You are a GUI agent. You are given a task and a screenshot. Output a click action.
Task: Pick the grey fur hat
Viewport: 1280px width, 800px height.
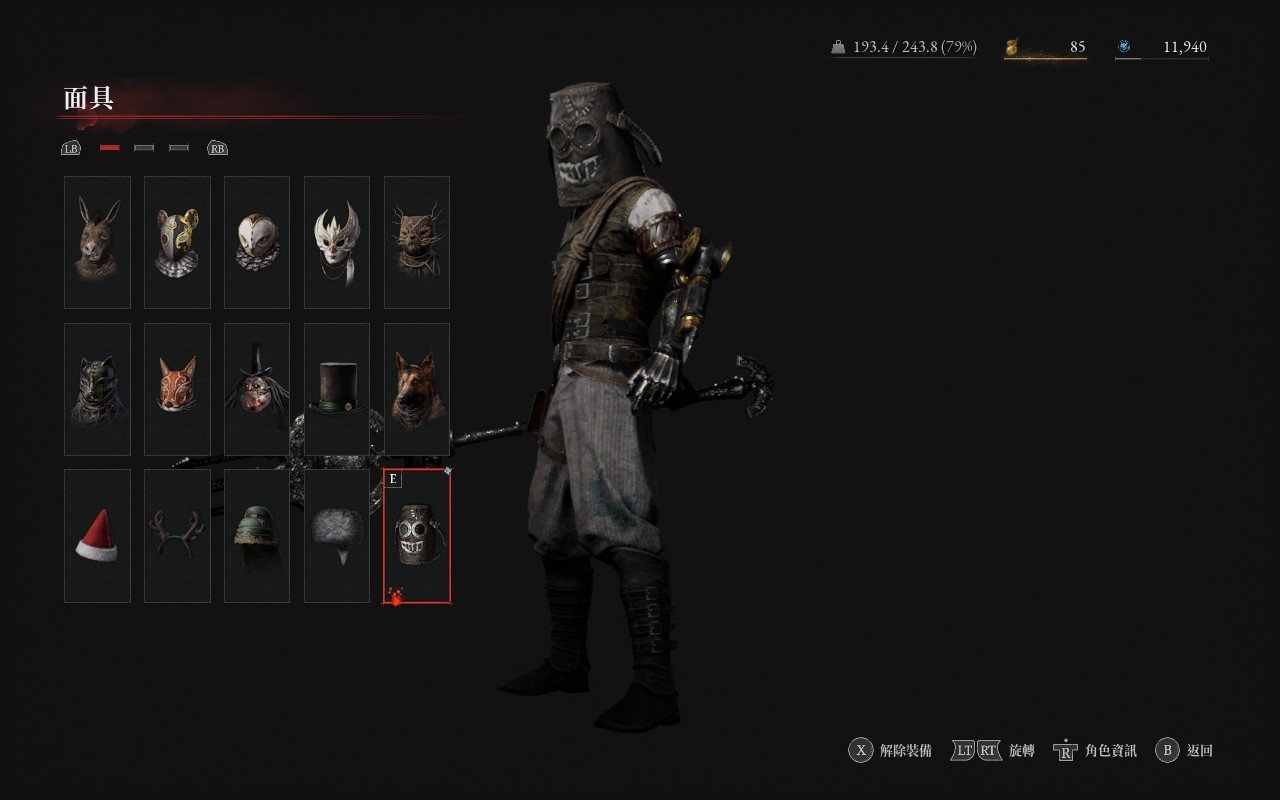[x=337, y=536]
